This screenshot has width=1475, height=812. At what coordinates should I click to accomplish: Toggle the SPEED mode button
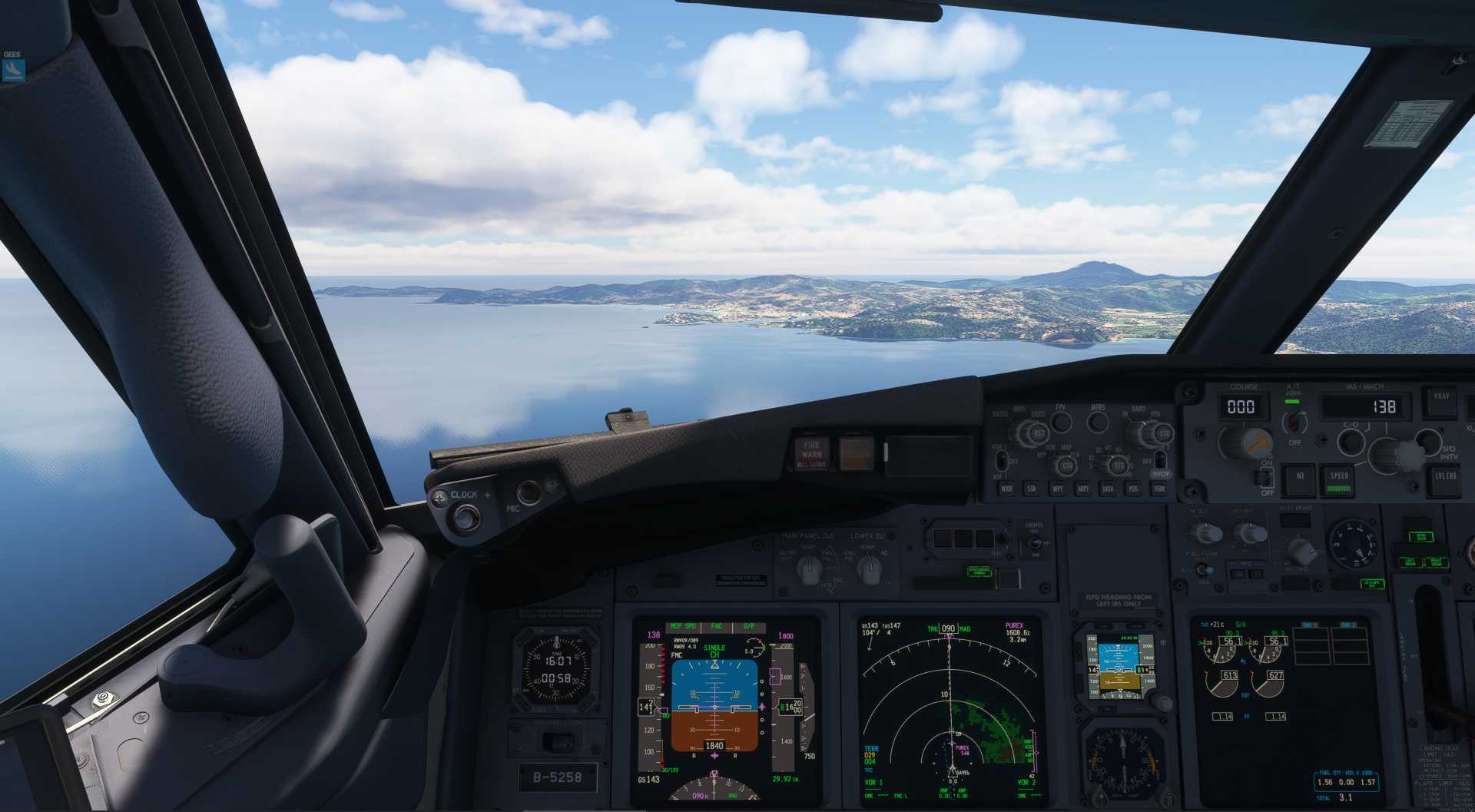pos(1339,479)
